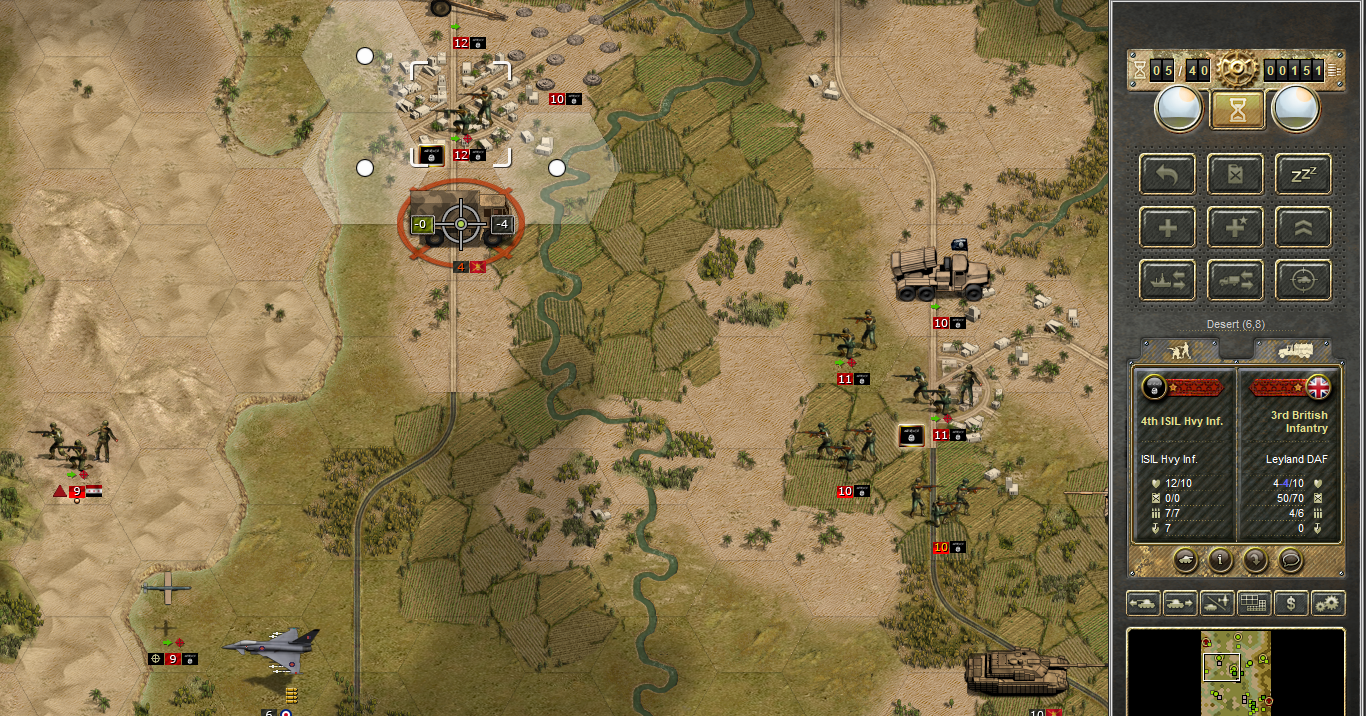
Task: Mount or dismount the truck transport
Action: coord(1235,281)
